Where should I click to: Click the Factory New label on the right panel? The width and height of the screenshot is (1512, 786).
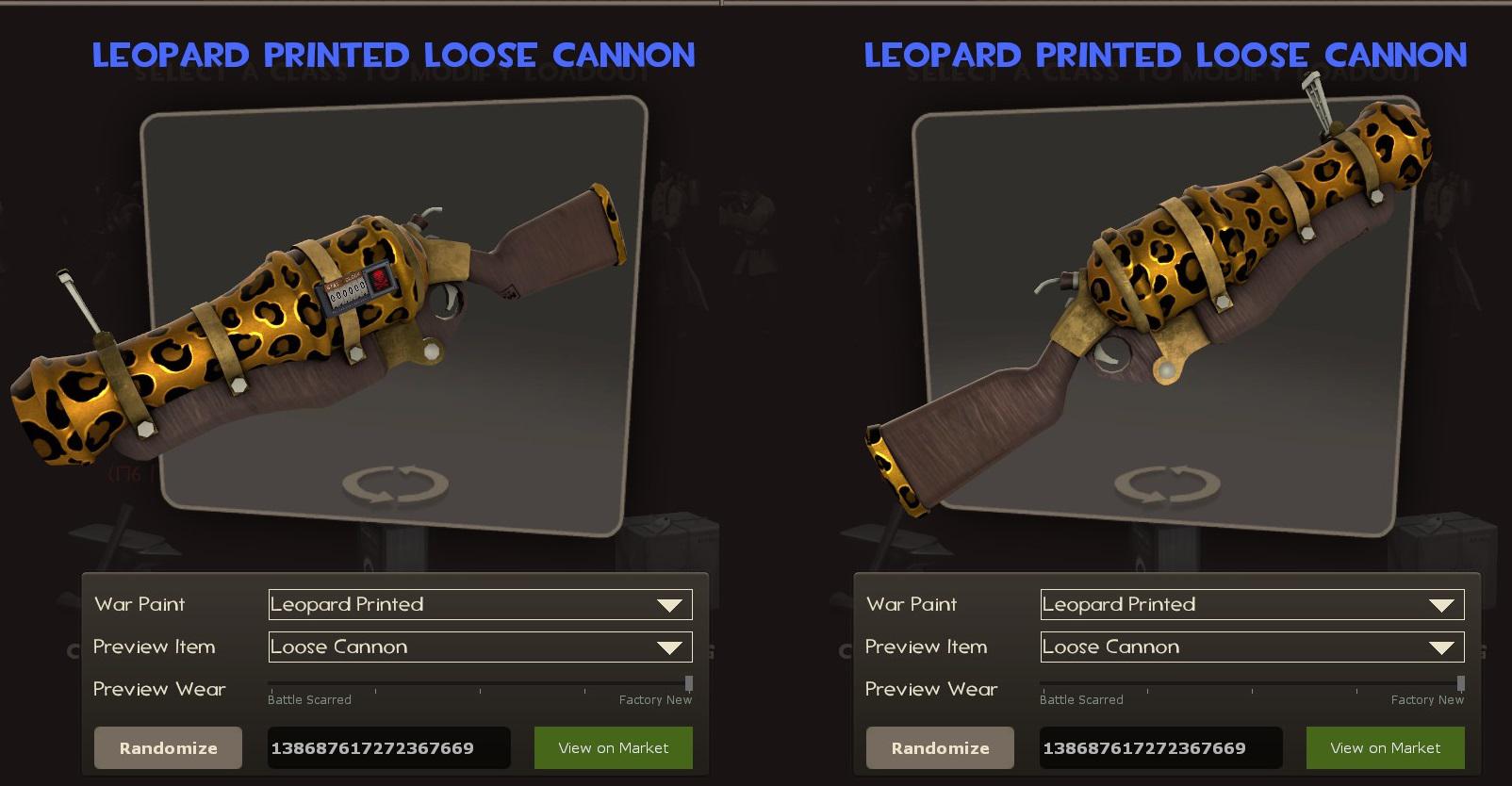click(x=1426, y=700)
